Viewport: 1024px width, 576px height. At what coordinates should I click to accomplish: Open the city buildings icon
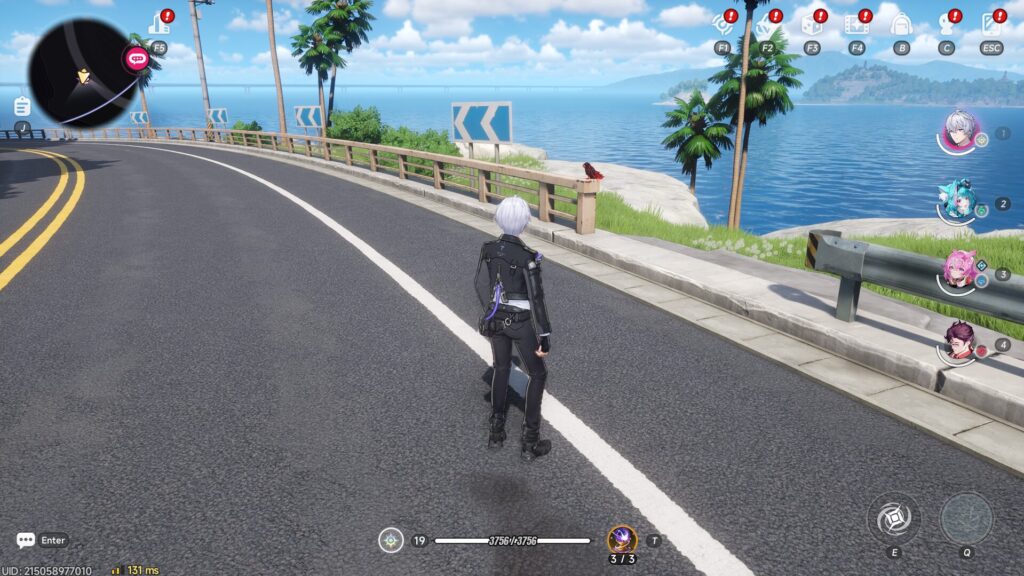pyautogui.click(x=158, y=23)
